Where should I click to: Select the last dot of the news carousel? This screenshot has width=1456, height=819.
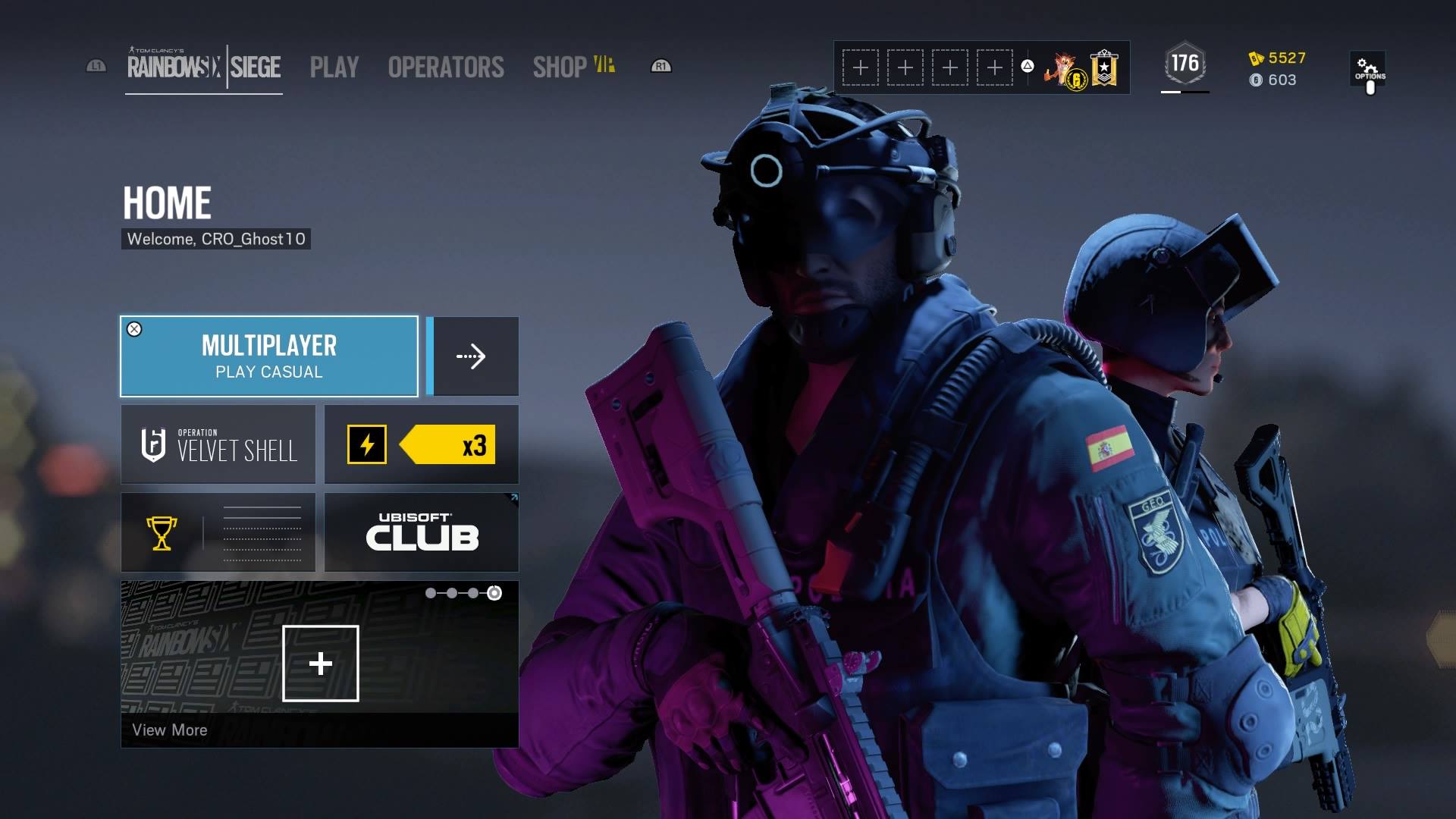point(494,593)
